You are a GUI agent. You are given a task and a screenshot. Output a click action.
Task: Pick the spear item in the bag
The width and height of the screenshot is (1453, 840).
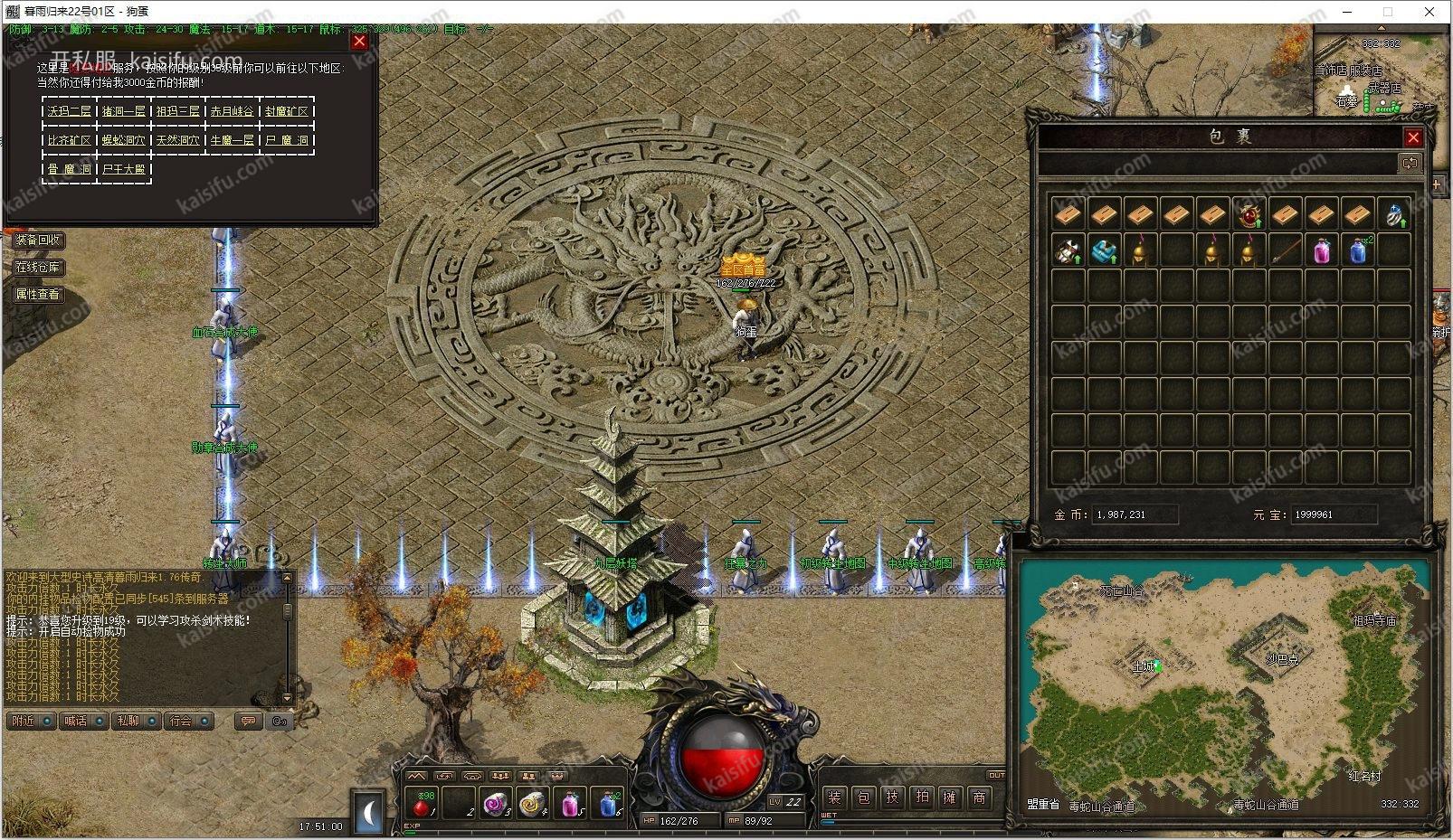[1285, 250]
